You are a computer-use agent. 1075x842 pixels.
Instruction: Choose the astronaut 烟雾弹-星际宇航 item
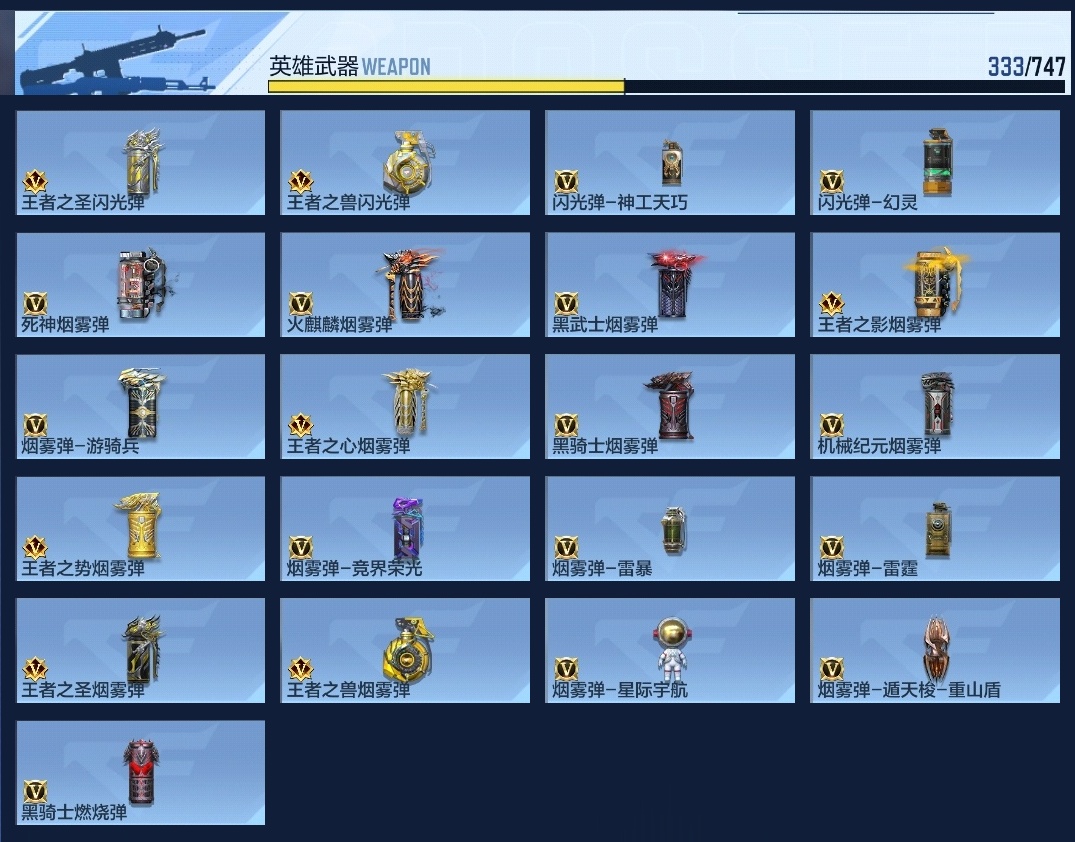point(670,650)
